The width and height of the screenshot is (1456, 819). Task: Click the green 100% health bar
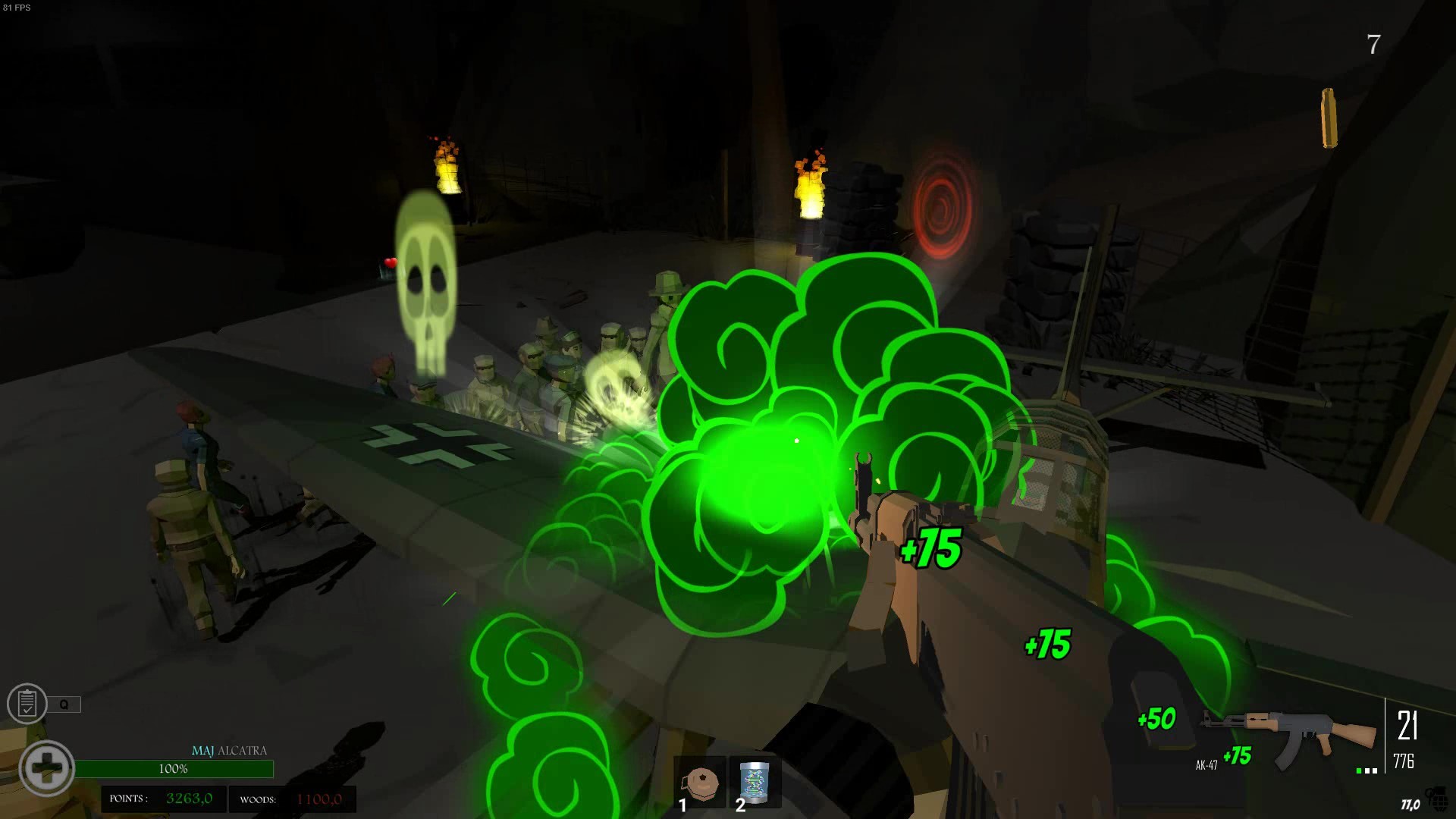(x=175, y=768)
